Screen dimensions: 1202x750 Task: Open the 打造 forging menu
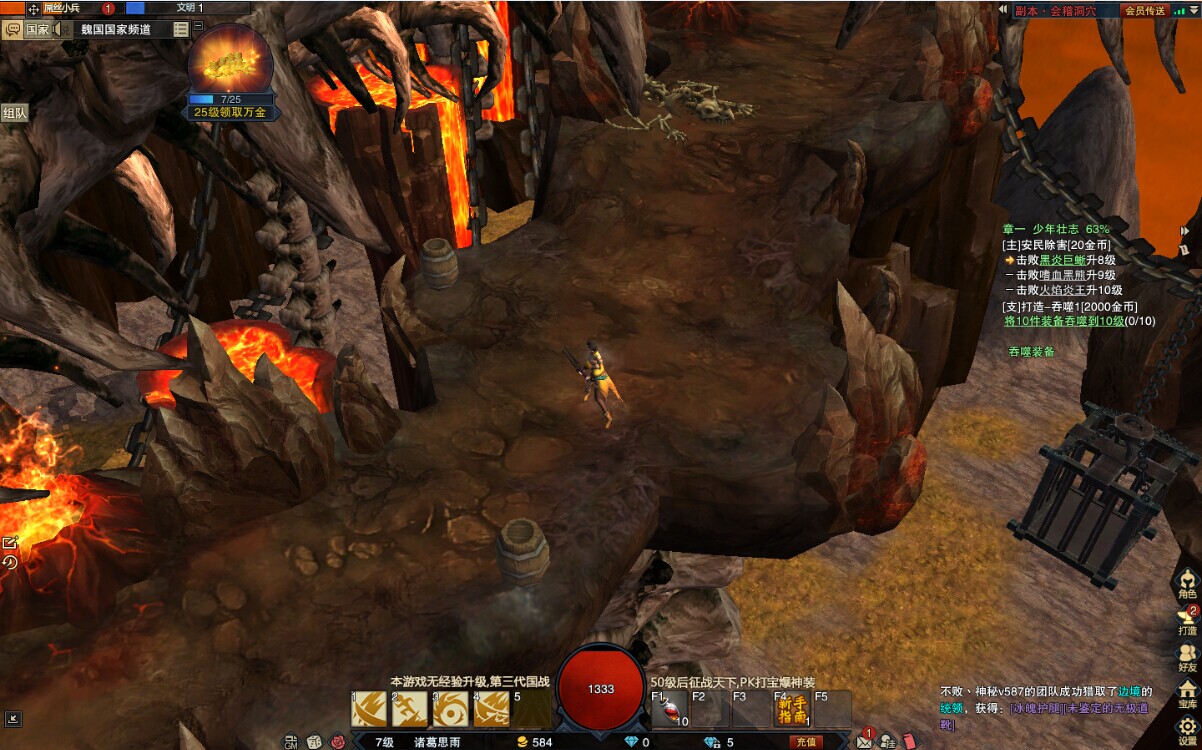(1187, 622)
